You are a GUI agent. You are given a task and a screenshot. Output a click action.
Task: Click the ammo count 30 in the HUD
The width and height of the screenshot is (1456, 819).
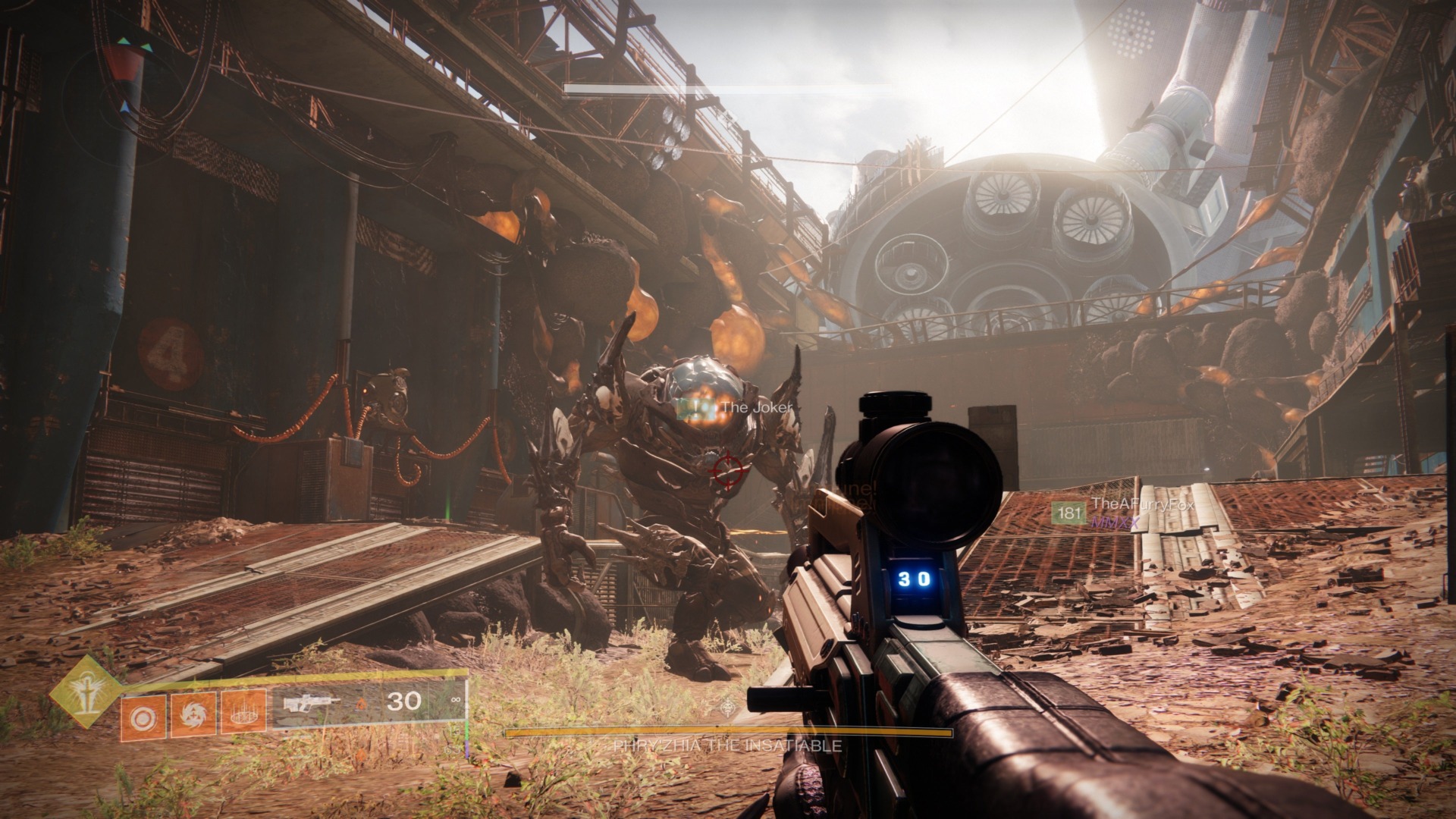tap(403, 701)
